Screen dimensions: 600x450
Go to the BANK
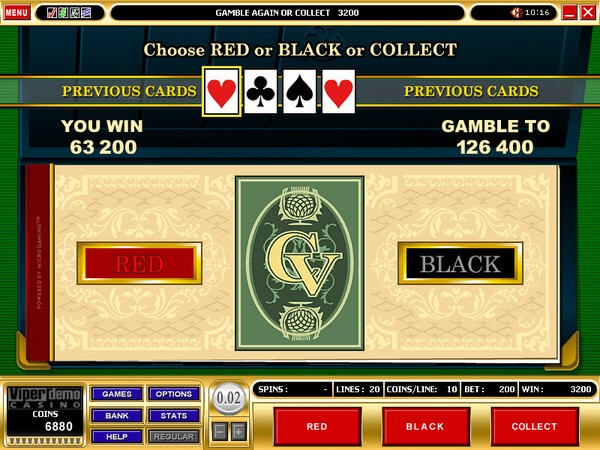point(117,415)
